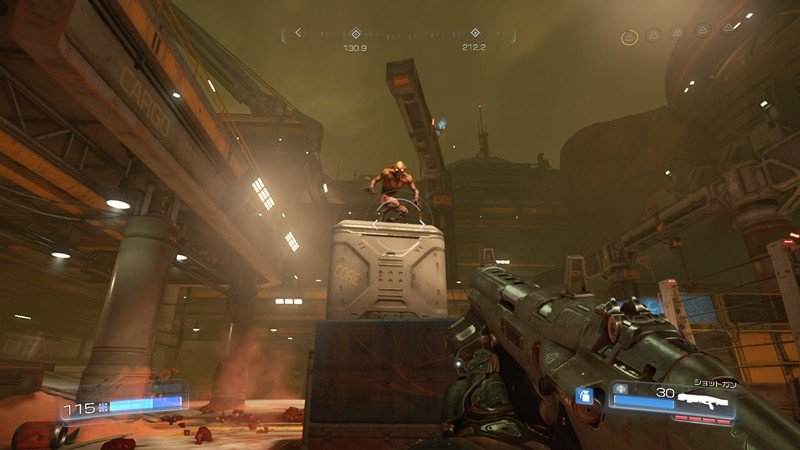Select the compass marker labeled 130.9
Image resolution: width=800 pixels, height=450 pixels.
[x=355, y=34]
